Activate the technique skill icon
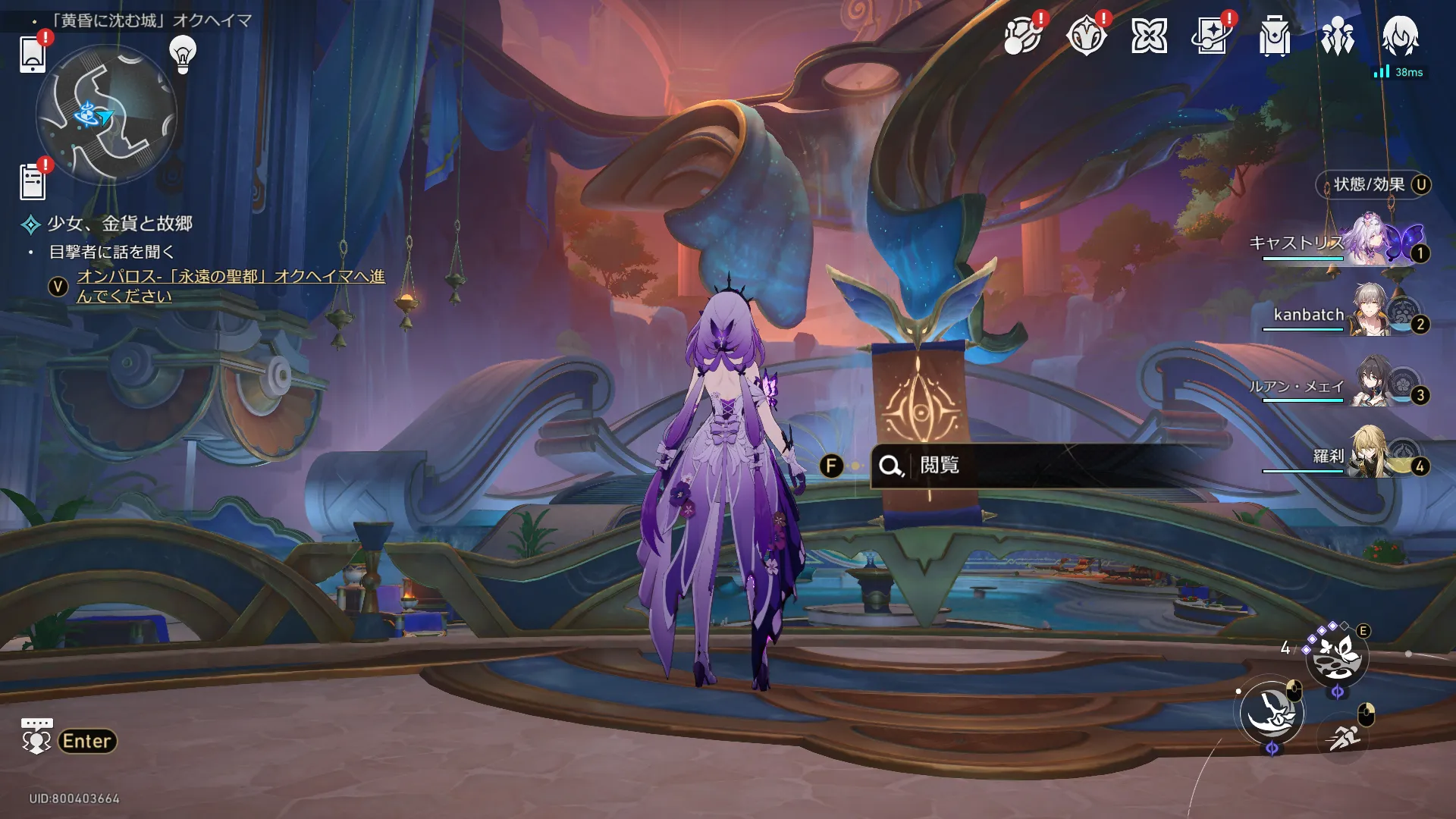Viewport: 1456px width, 819px height. click(1336, 657)
